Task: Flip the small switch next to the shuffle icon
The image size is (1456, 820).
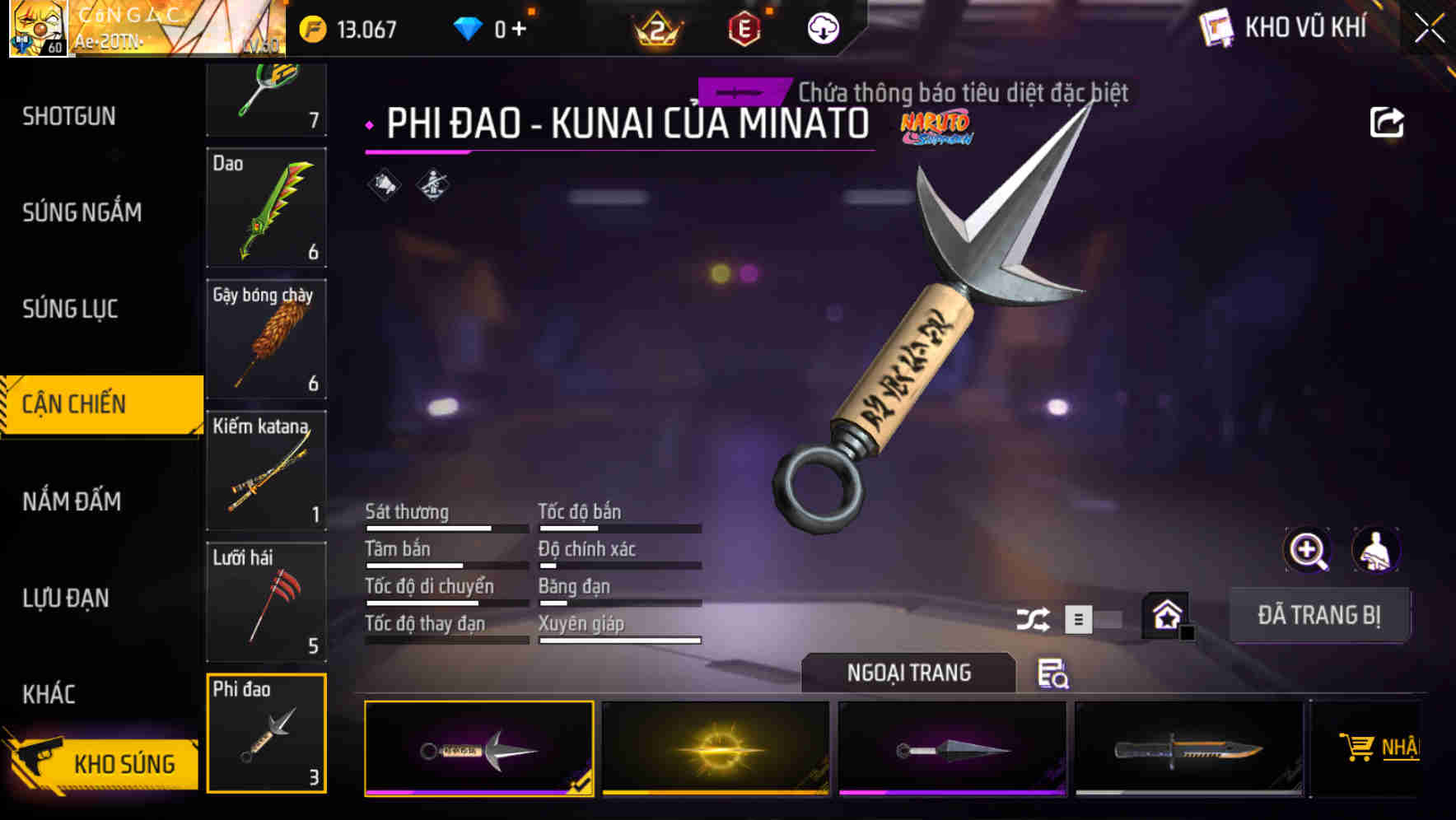Action: click(1079, 617)
